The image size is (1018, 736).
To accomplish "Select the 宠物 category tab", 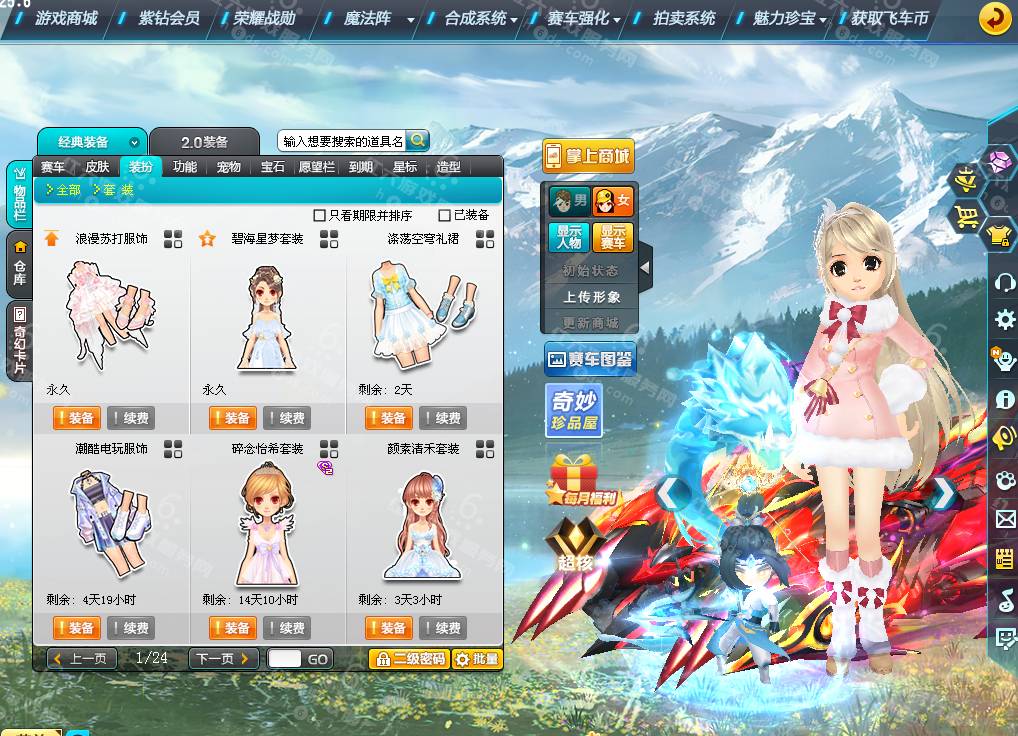I will point(228,167).
